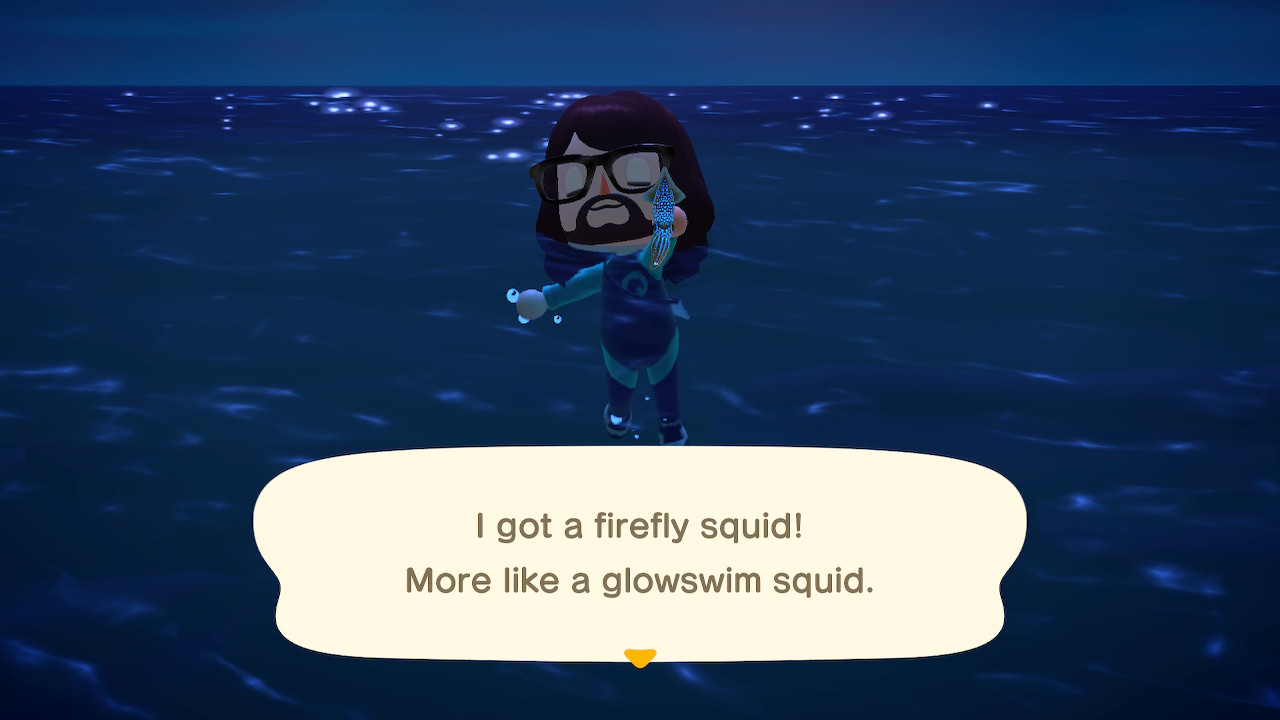
Task: Advance dialogue with the orange arrow
Action: [x=640, y=657]
